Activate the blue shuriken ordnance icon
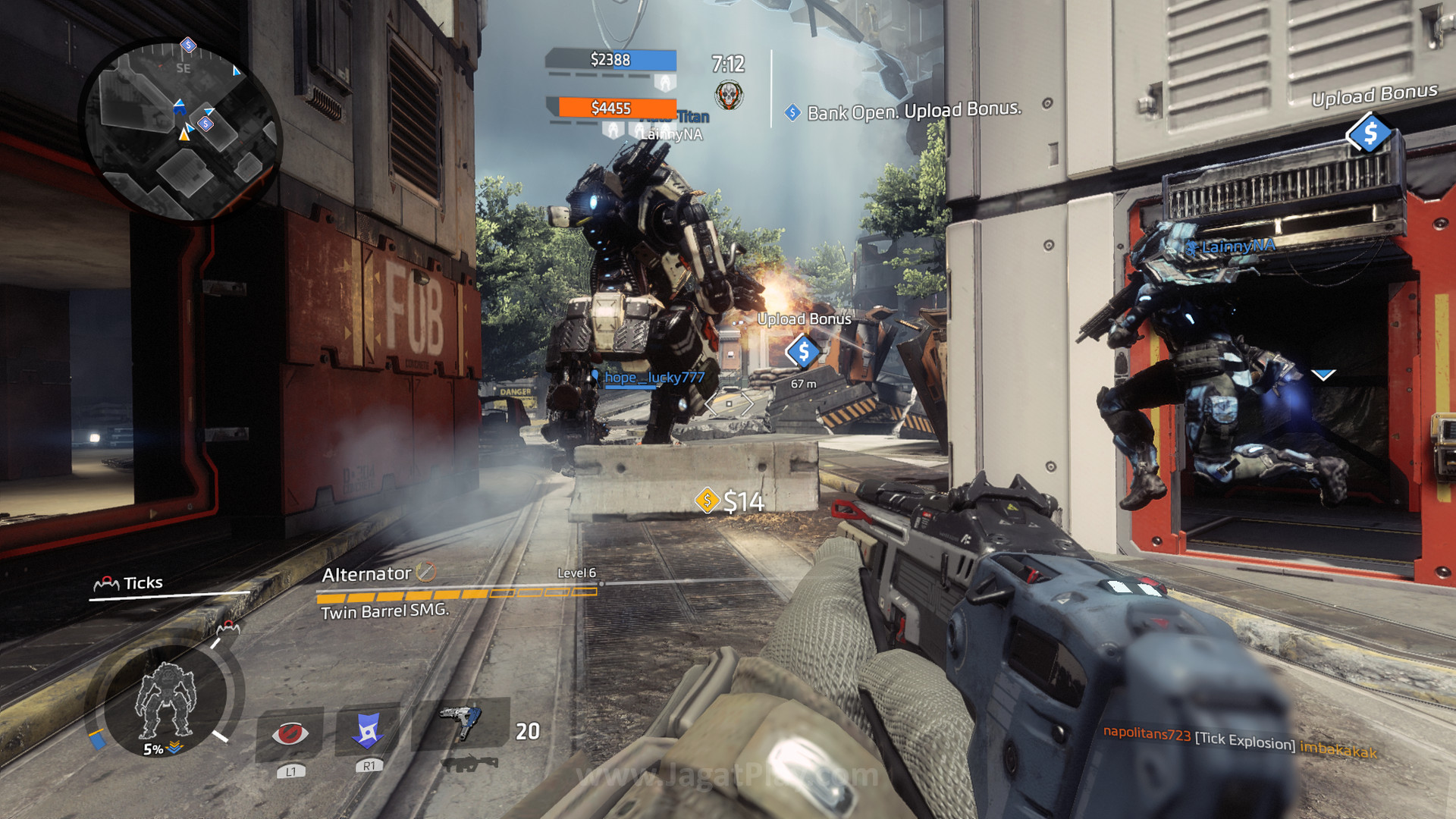Image resolution: width=1456 pixels, height=819 pixels. coord(369,731)
